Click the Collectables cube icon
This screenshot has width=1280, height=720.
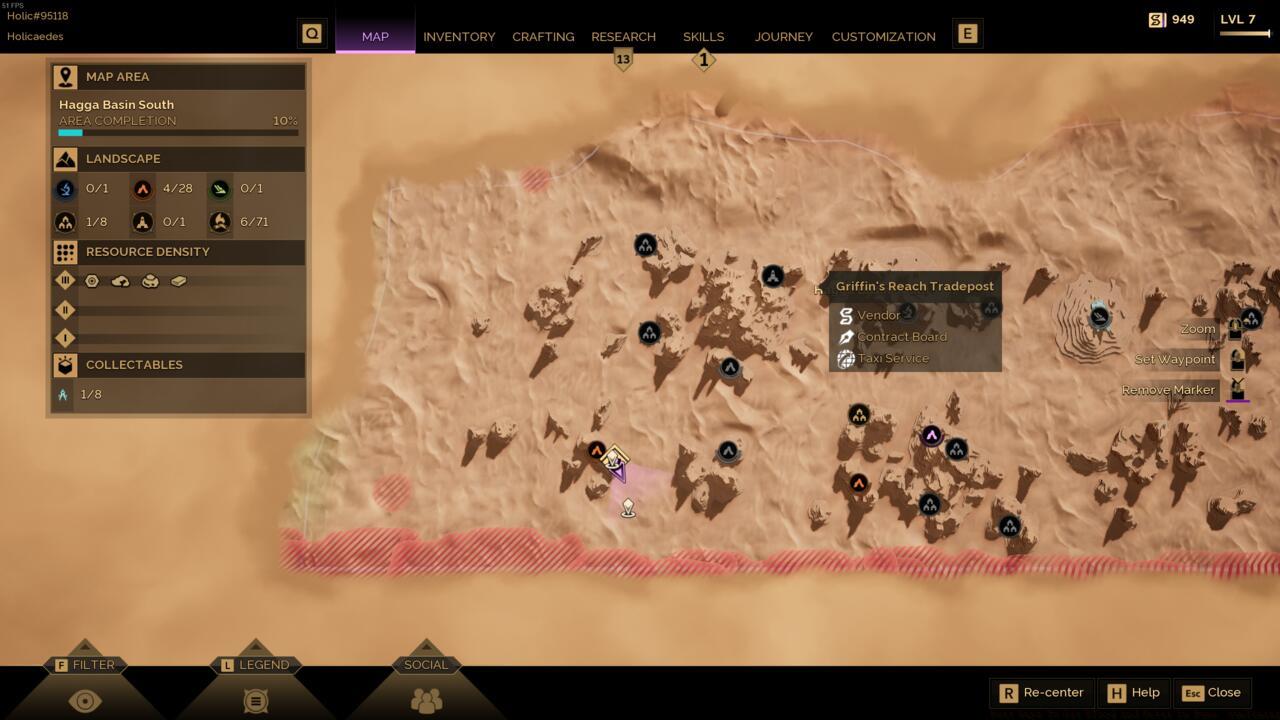tap(64, 364)
